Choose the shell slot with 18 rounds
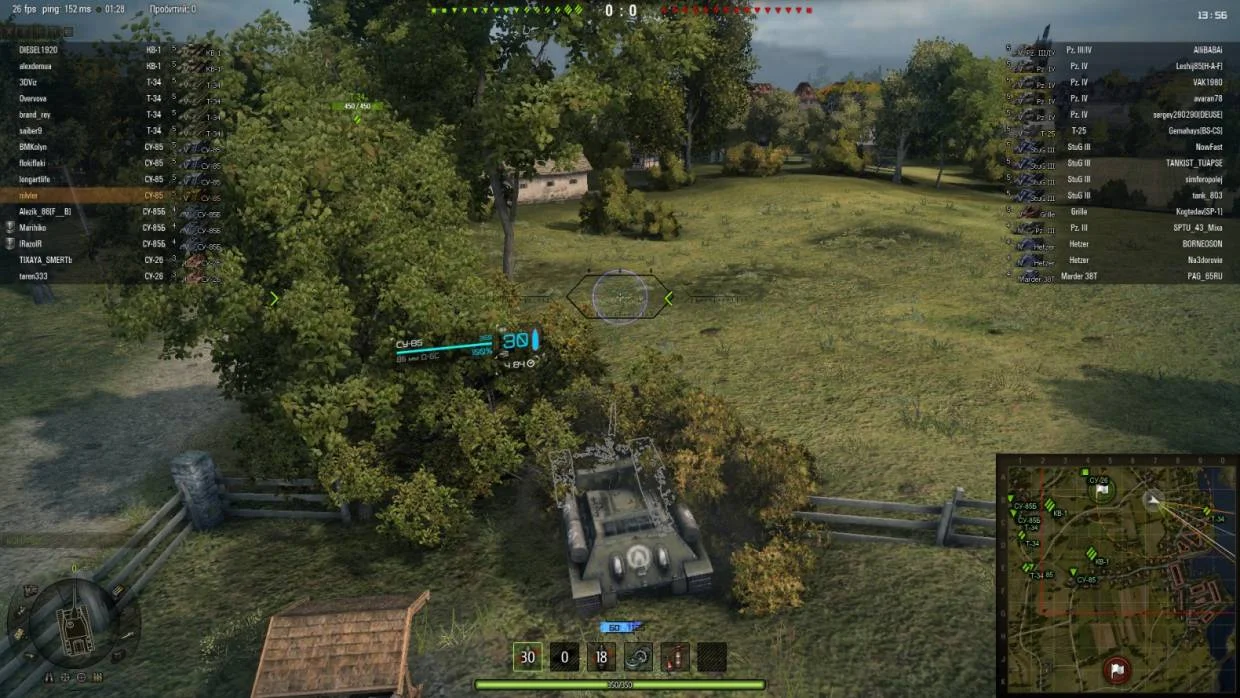Screen dimensions: 1240x698 [601, 657]
